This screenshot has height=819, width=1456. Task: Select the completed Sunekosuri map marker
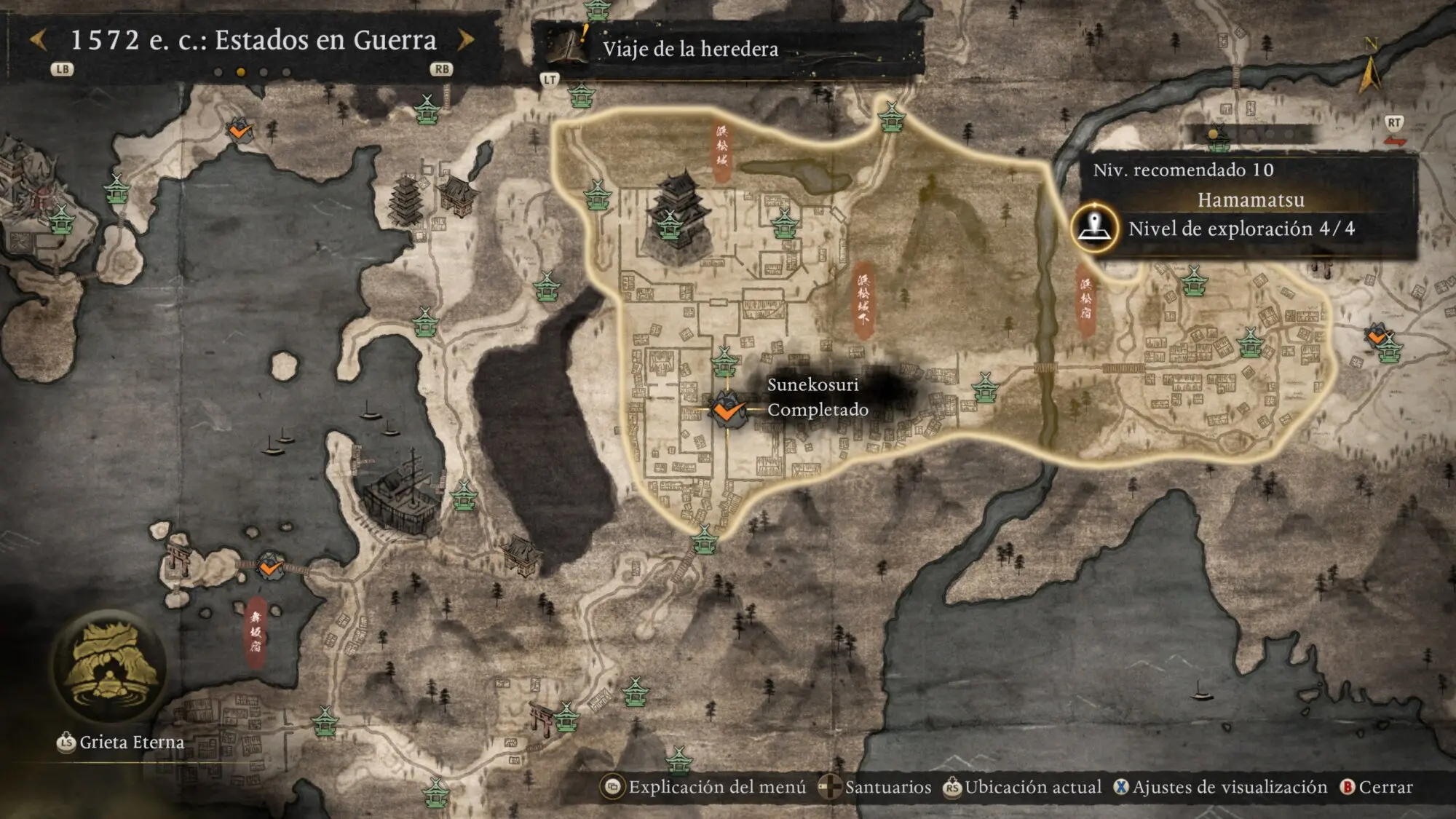point(727,411)
